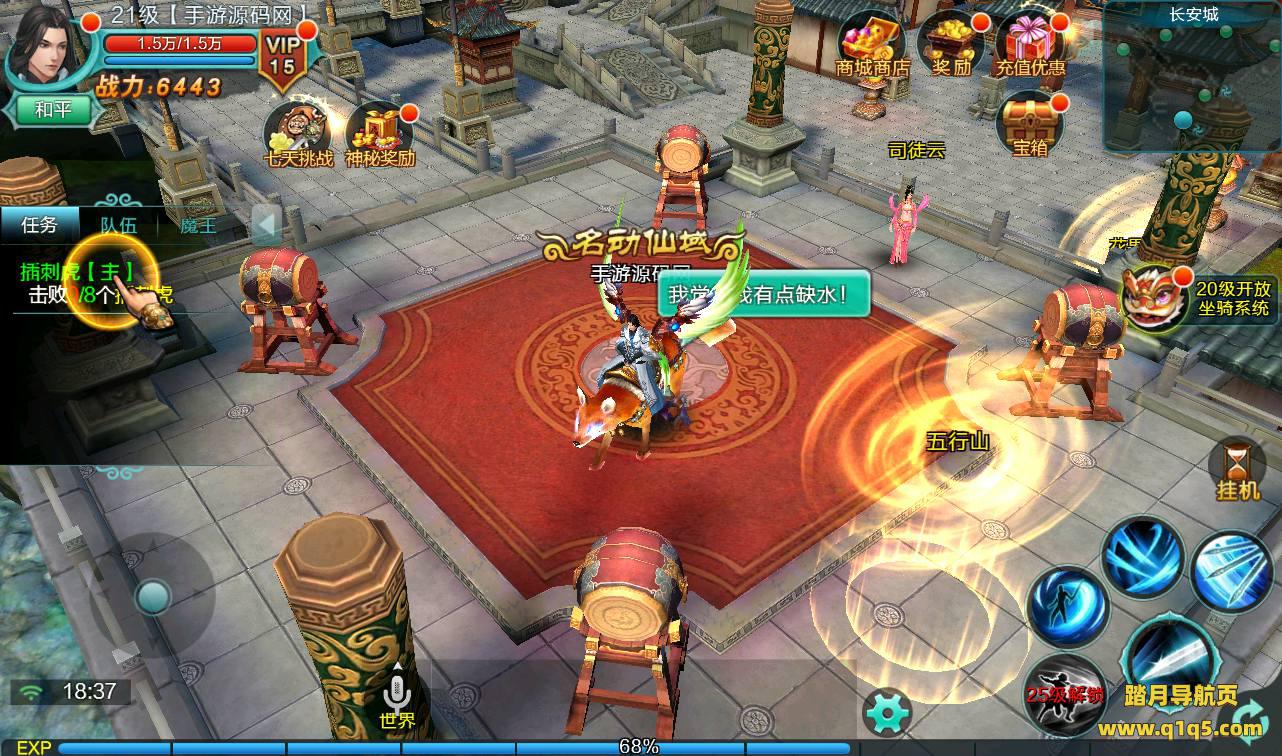Open the gear settings button
Screen dimensions: 1282x756
(x=886, y=713)
